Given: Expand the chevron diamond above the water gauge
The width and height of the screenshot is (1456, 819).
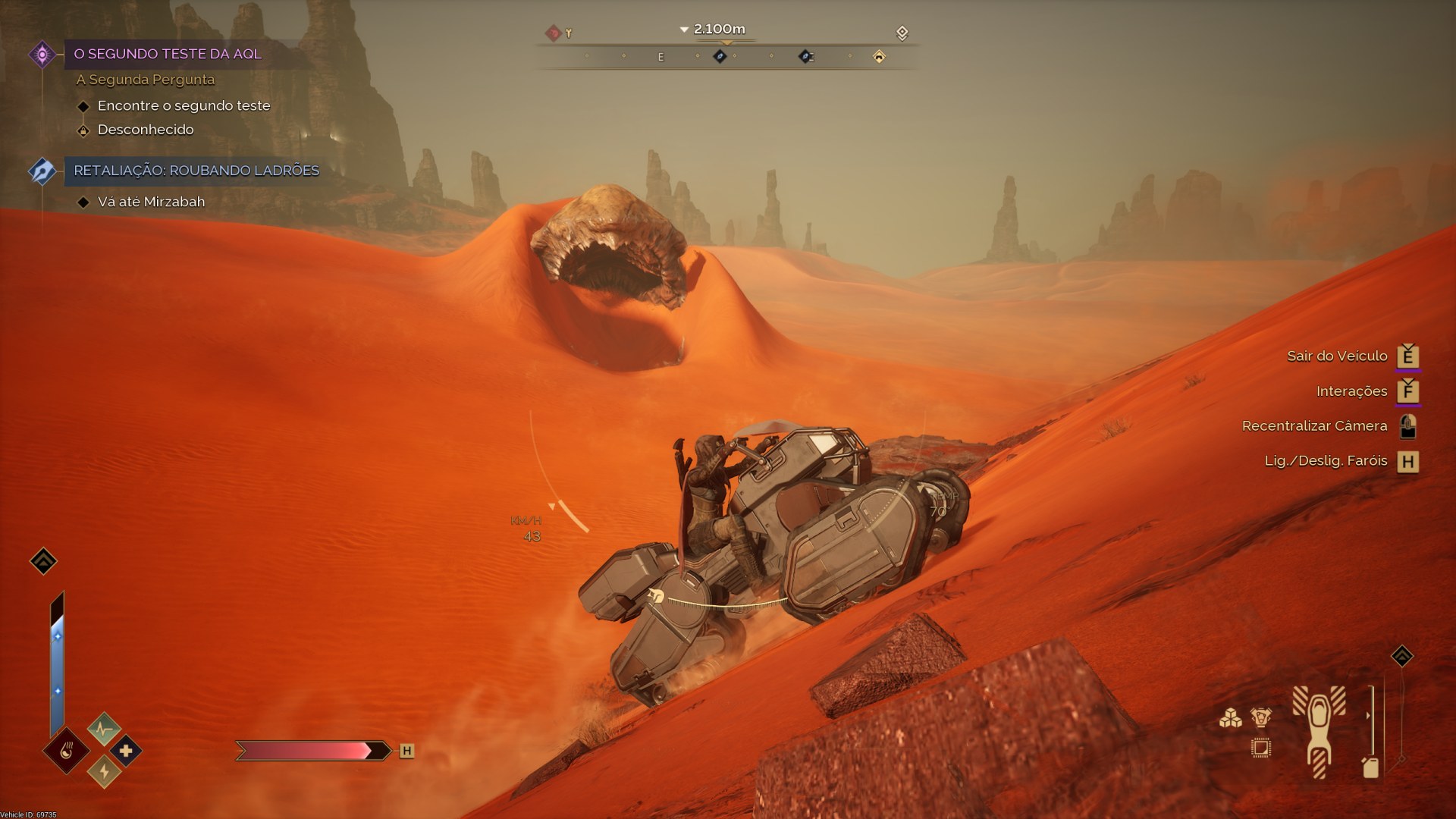Looking at the screenshot, I should (43, 561).
